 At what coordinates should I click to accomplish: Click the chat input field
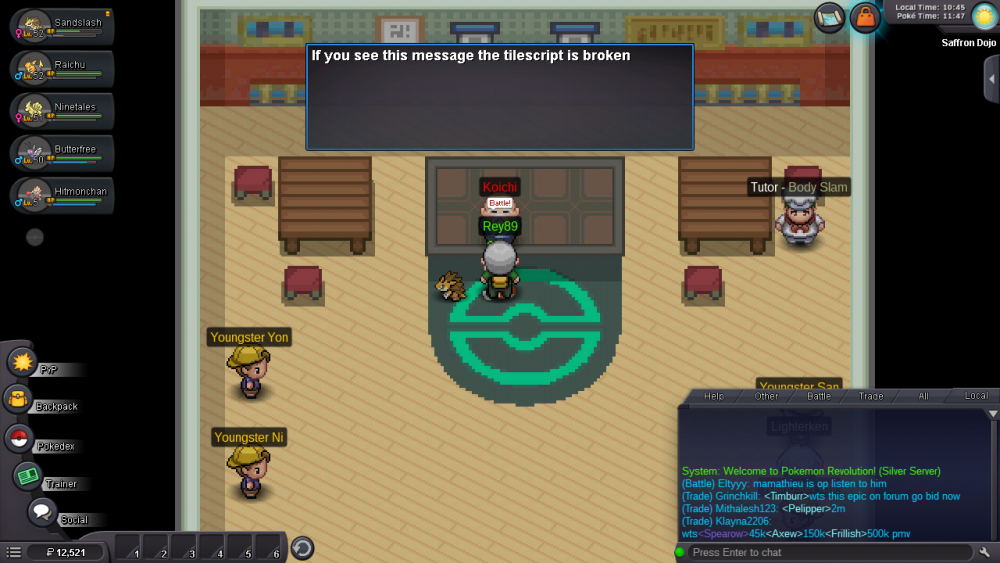pos(828,552)
